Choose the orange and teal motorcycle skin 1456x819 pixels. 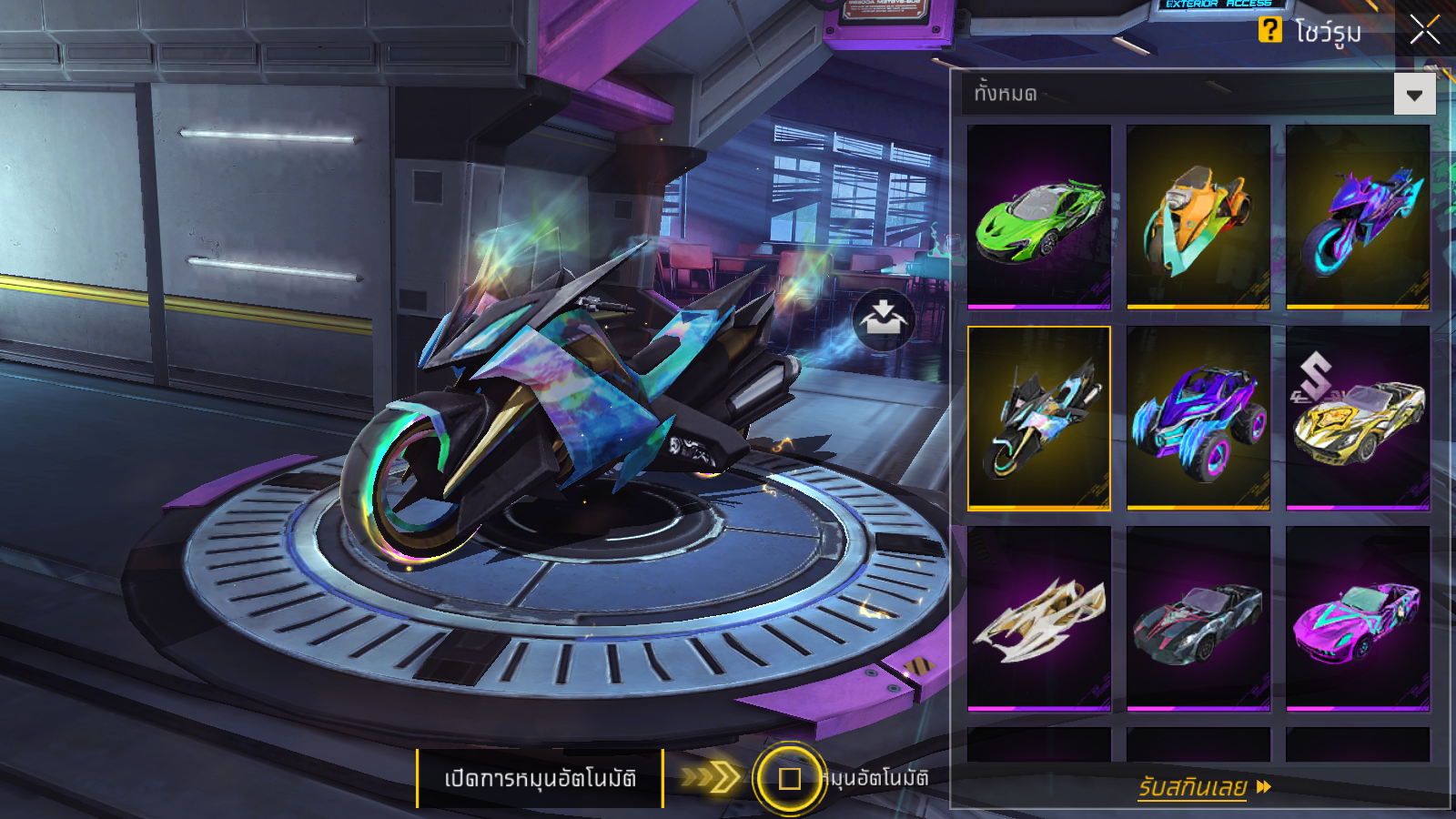click(x=1198, y=217)
